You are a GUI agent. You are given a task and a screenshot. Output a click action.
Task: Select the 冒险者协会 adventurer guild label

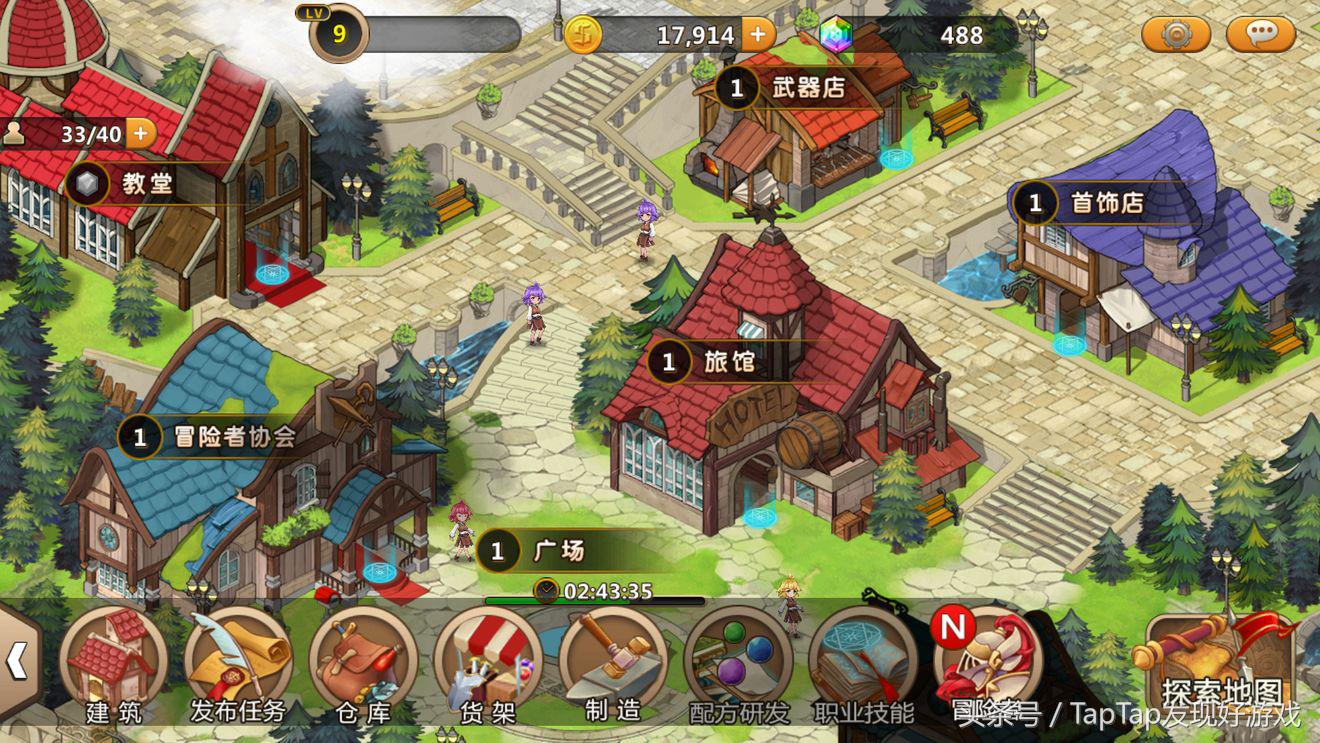point(215,437)
